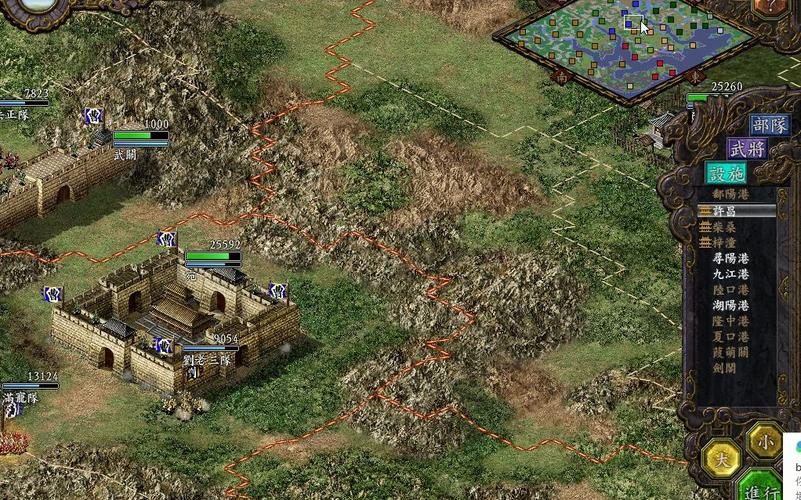The width and height of the screenshot is (801, 500).
Task: Switch to the 部隊 tab
Action: (769, 125)
